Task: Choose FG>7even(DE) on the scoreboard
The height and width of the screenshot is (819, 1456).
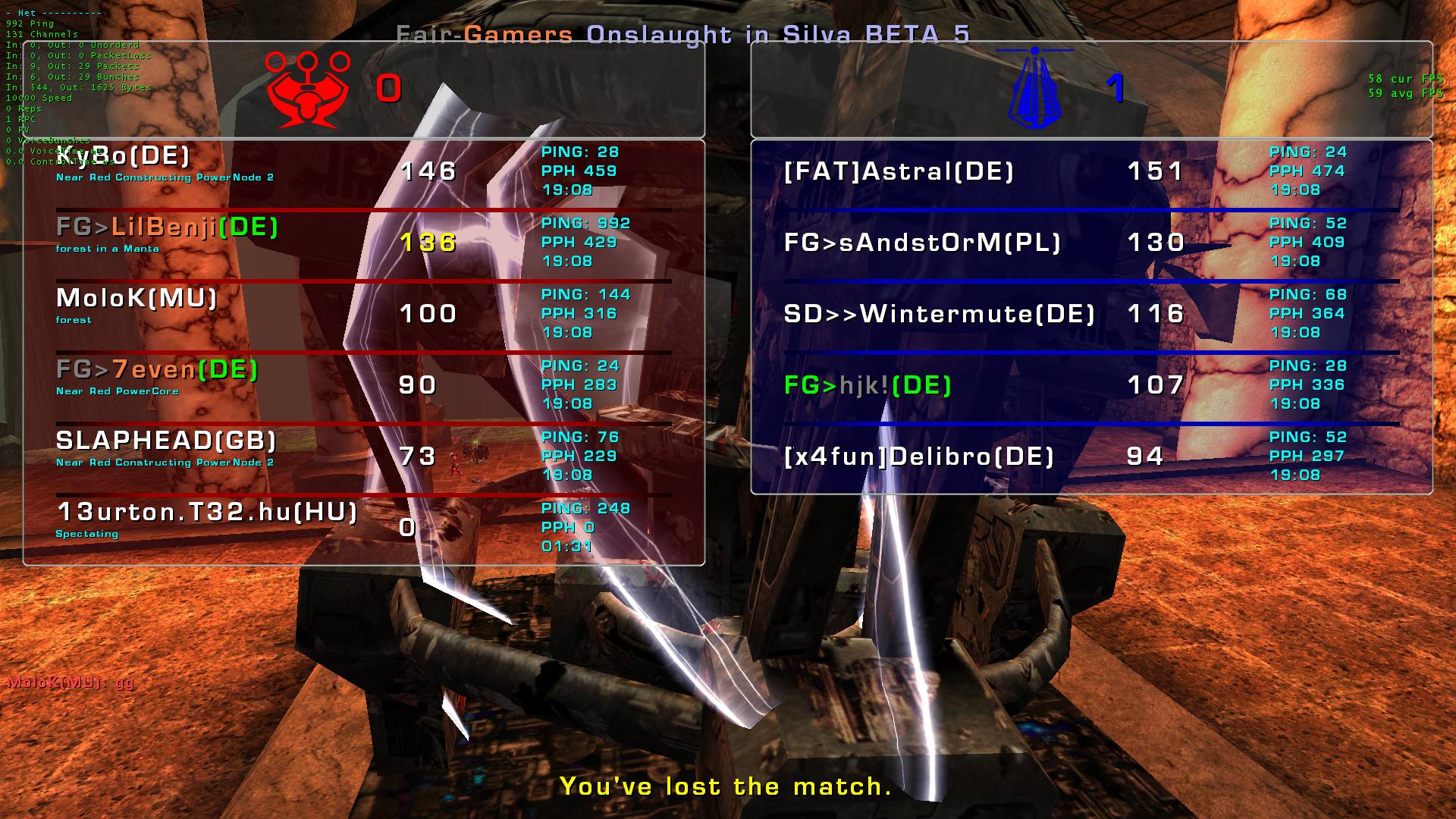Action: (x=157, y=369)
